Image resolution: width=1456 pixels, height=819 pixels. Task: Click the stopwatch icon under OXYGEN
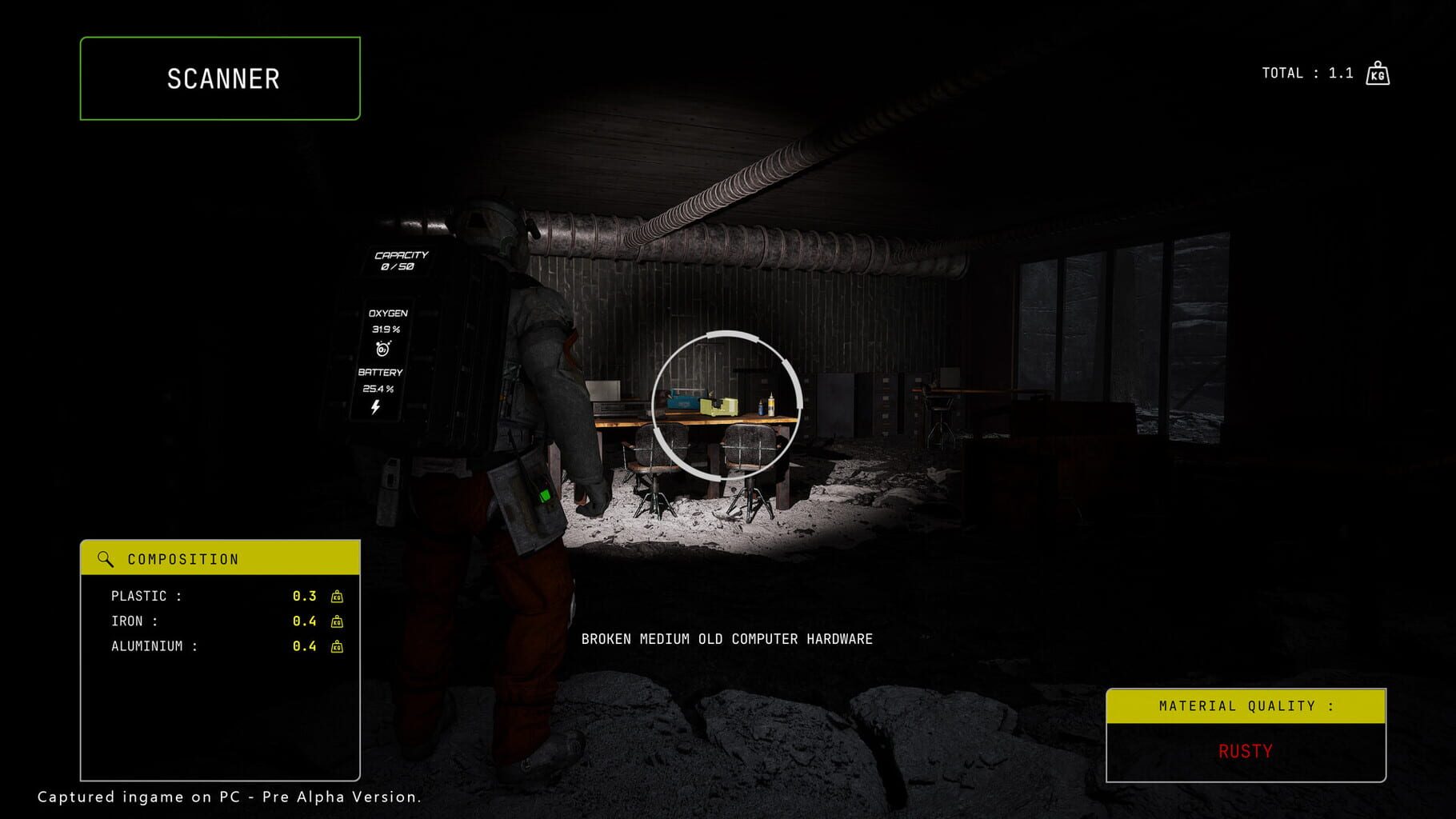click(x=384, y=350)
